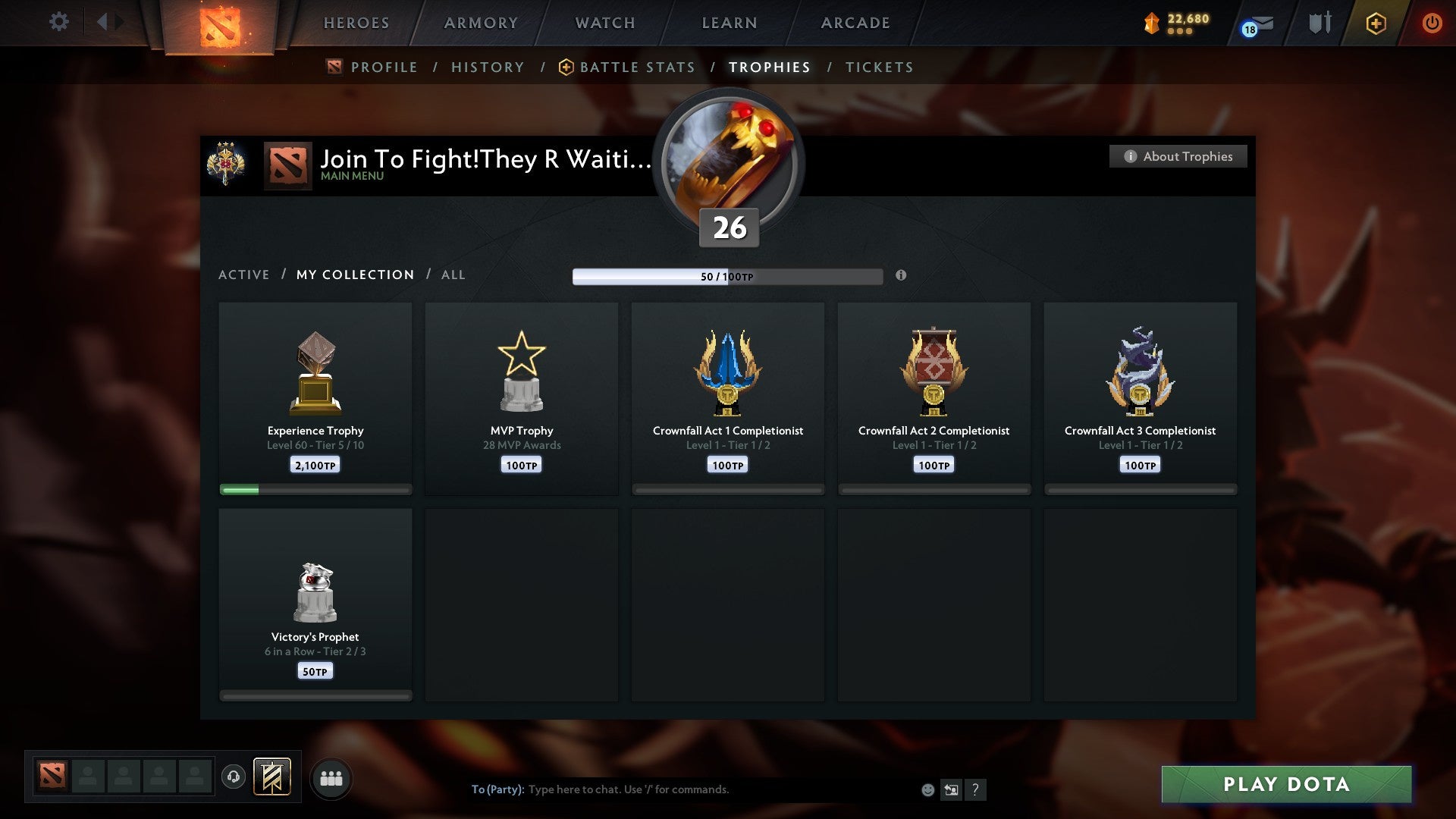Open party finder with the three-people icon

[x=331, y=777]
